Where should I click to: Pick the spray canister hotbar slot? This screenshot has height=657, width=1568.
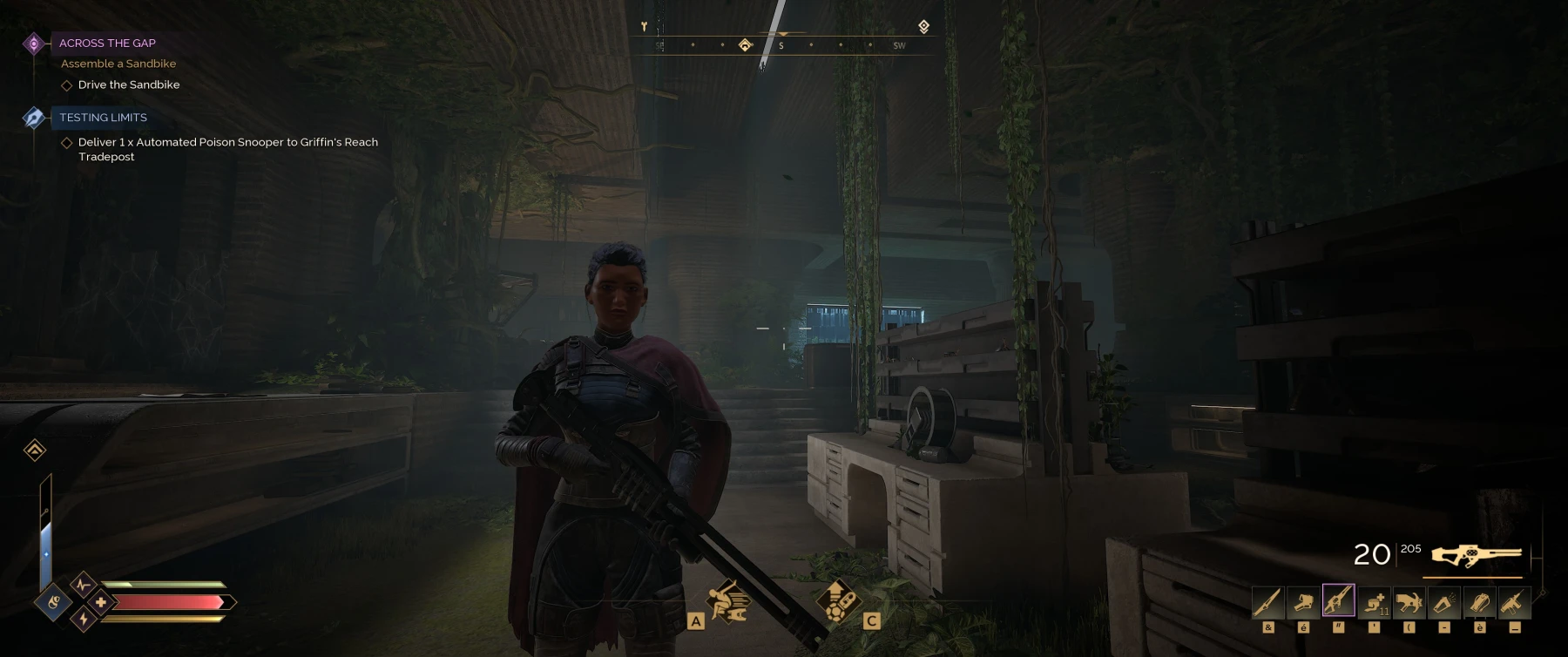1444,602
